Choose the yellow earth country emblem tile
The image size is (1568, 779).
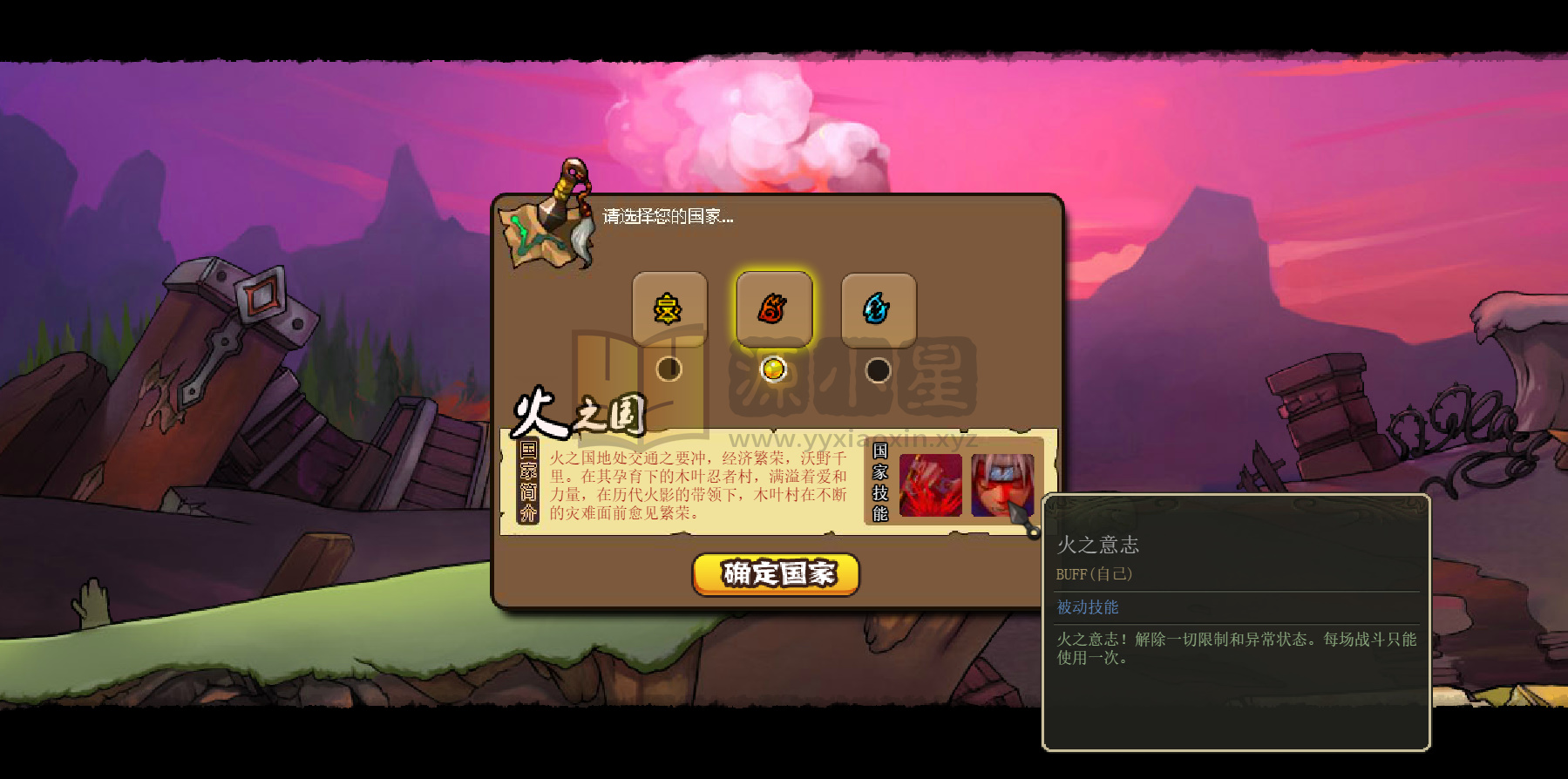coord(669,309)
